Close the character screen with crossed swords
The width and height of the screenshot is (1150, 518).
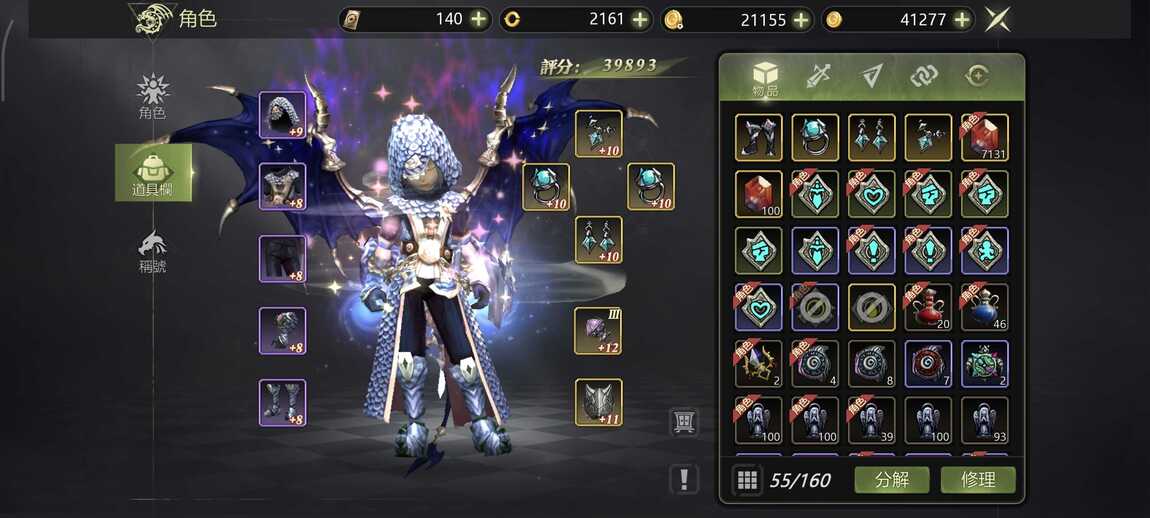(996, 19)
